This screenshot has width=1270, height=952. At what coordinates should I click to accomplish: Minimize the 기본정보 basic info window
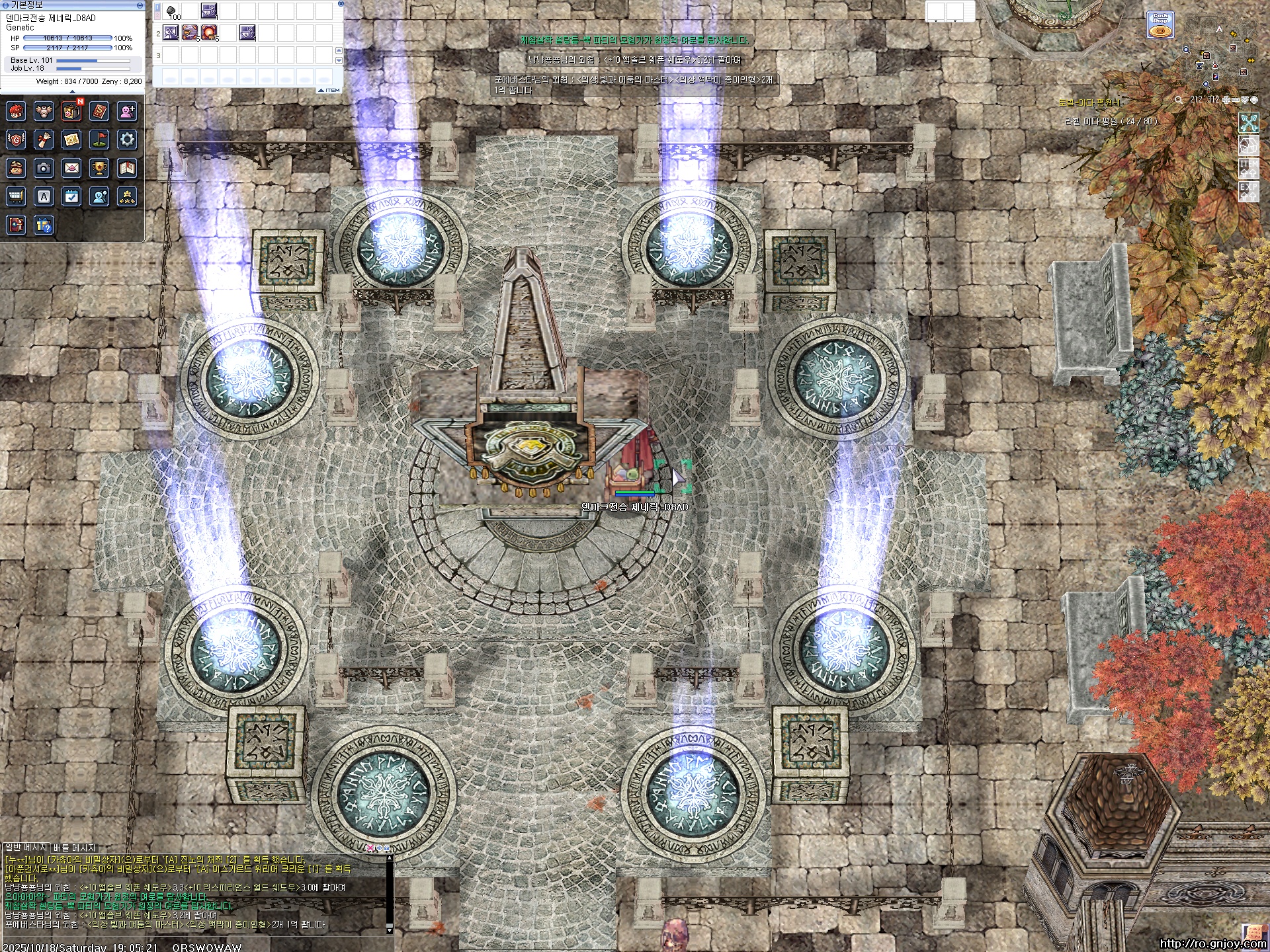(x=140, y=5)
